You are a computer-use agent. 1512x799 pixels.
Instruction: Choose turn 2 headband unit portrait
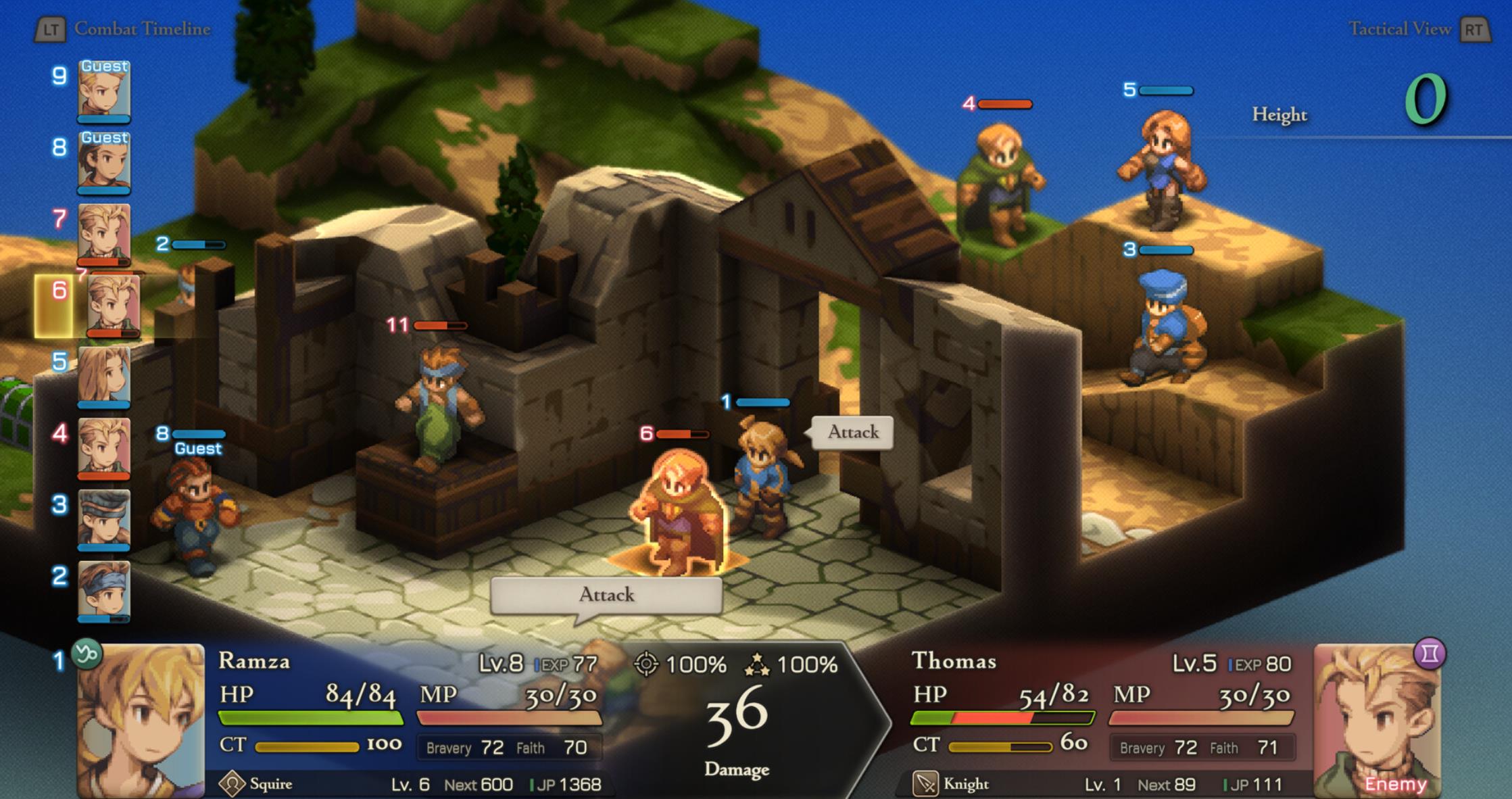pyautogui.click(x=104, y=591)
